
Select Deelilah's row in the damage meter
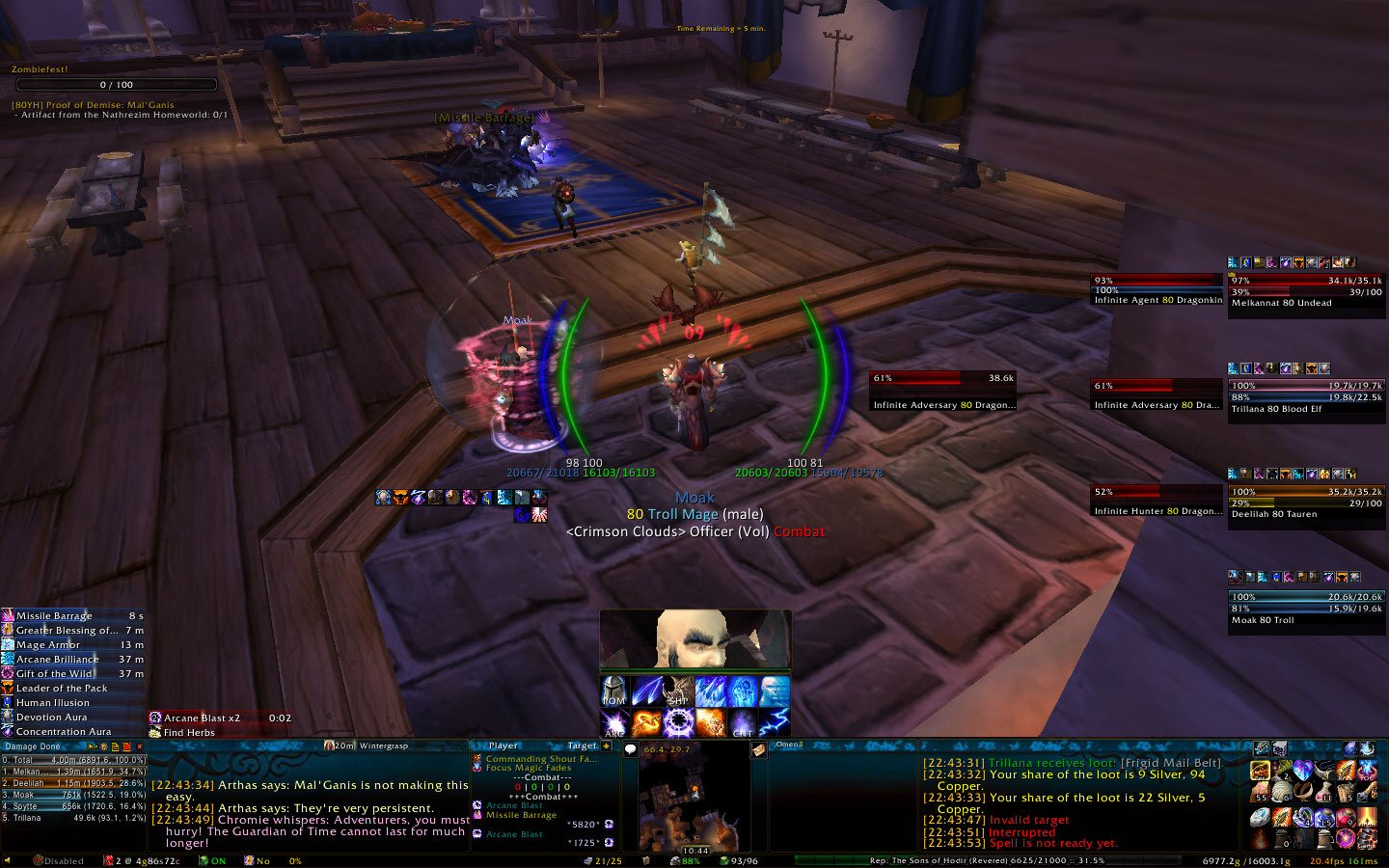pyautogui.click(x=73, y=783)
